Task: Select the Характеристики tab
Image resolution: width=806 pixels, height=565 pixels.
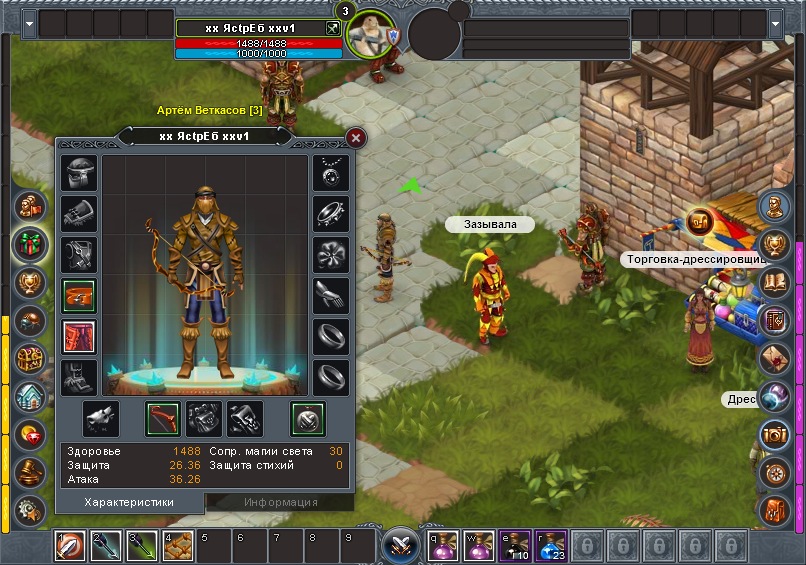Action: point(129,502)
